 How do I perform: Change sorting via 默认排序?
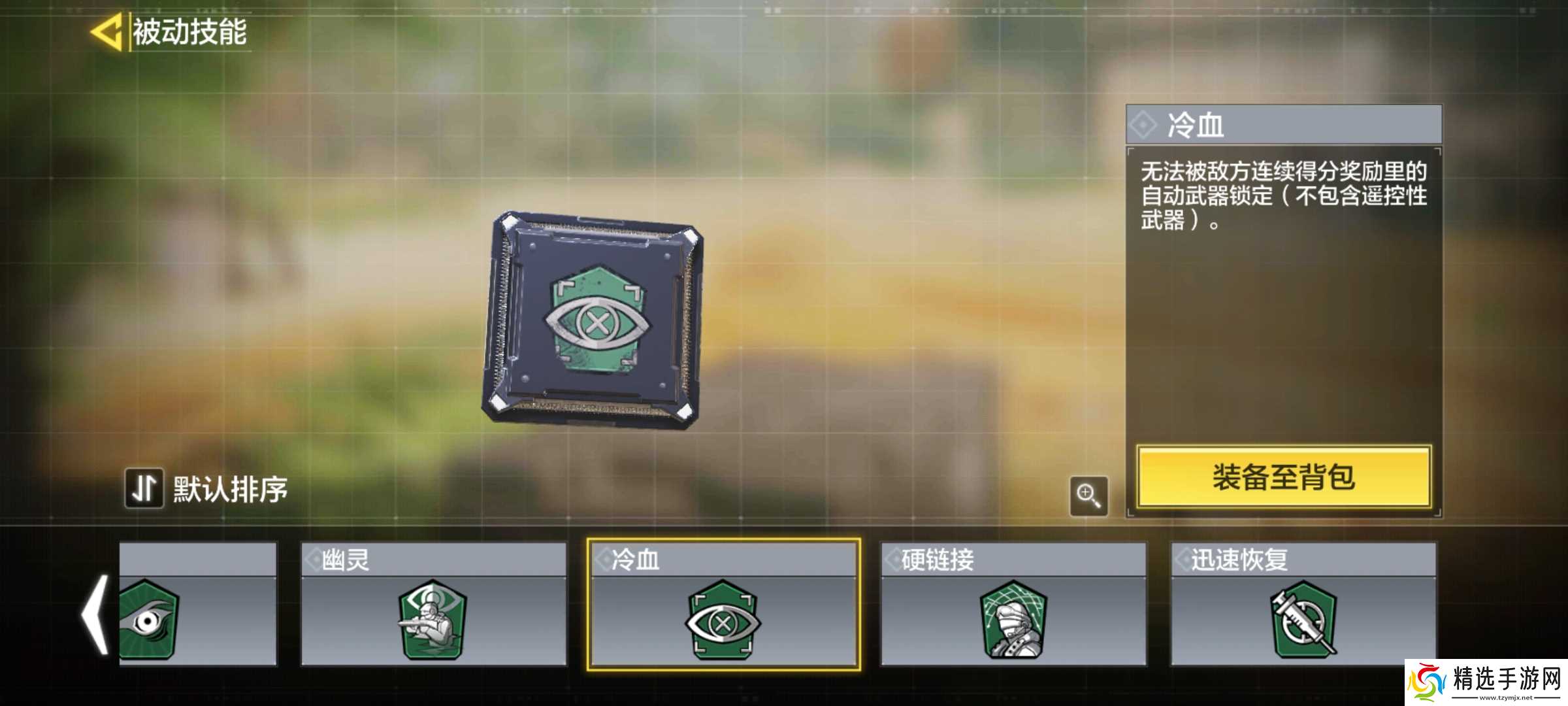coord(207,488)
